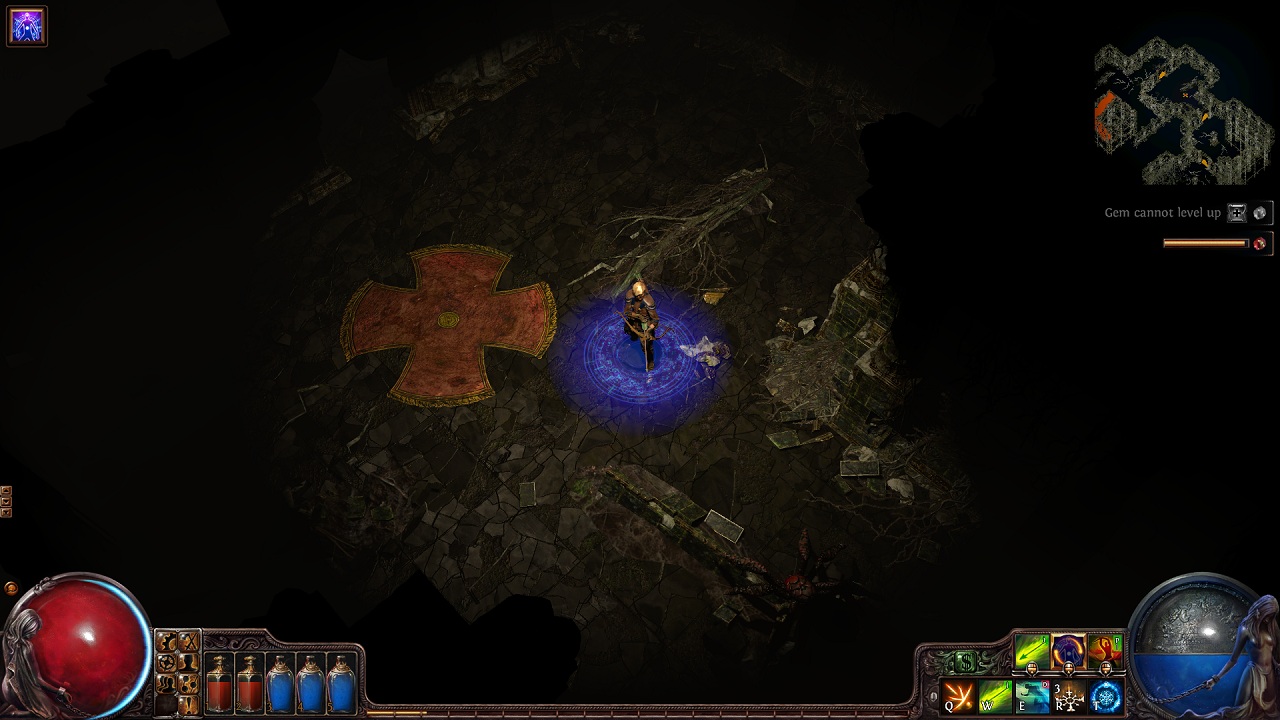The width and height of the screenshot is (1280, 720).
Task: Consume the blue mana flask in slot 5
Action: [342, 683]
